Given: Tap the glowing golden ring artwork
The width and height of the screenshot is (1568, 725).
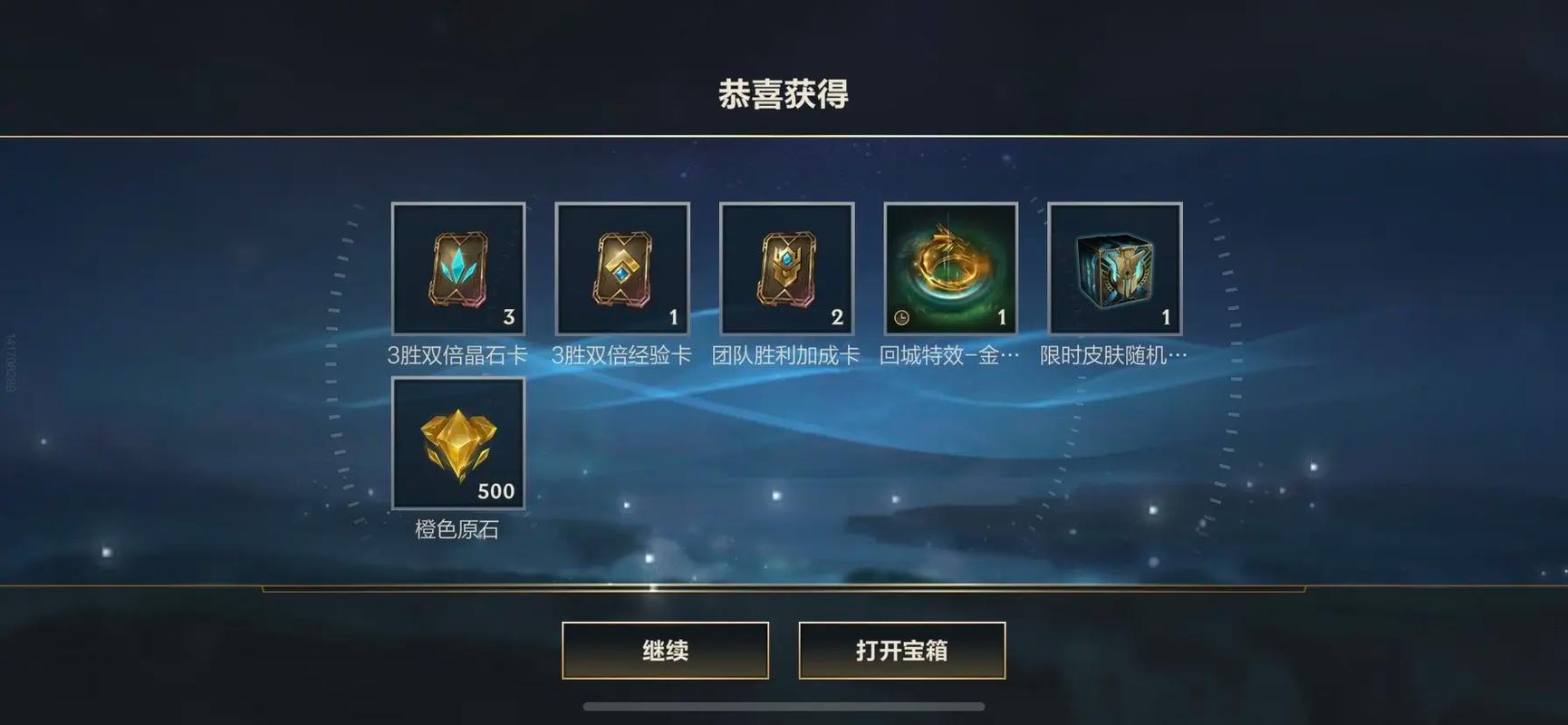Looking at the screenshot, I should point(949,263).
